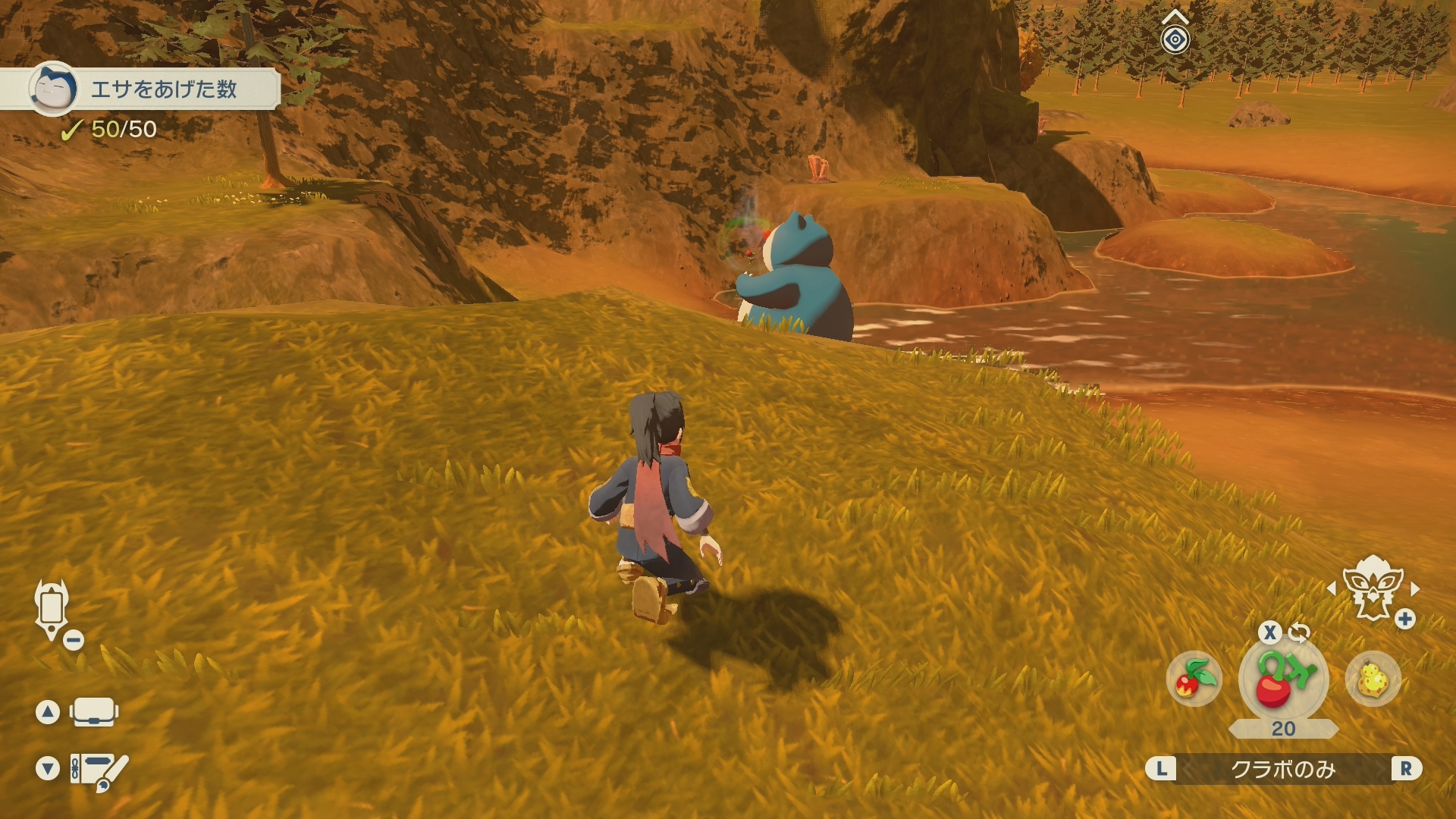Open the satchel bag icon
This screenshot has height=819, width=1456.
tap(94, 712)
